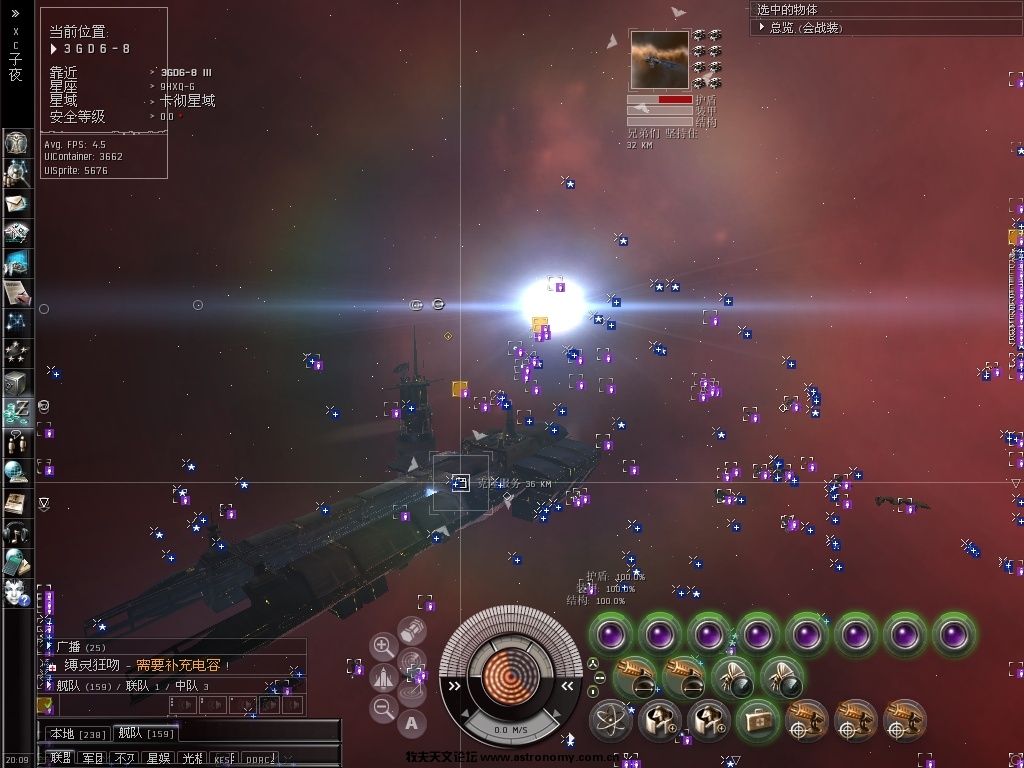Click the zoom-in magnifier button
This screenshot has width=1024, height=768.
tap(383, 646)
